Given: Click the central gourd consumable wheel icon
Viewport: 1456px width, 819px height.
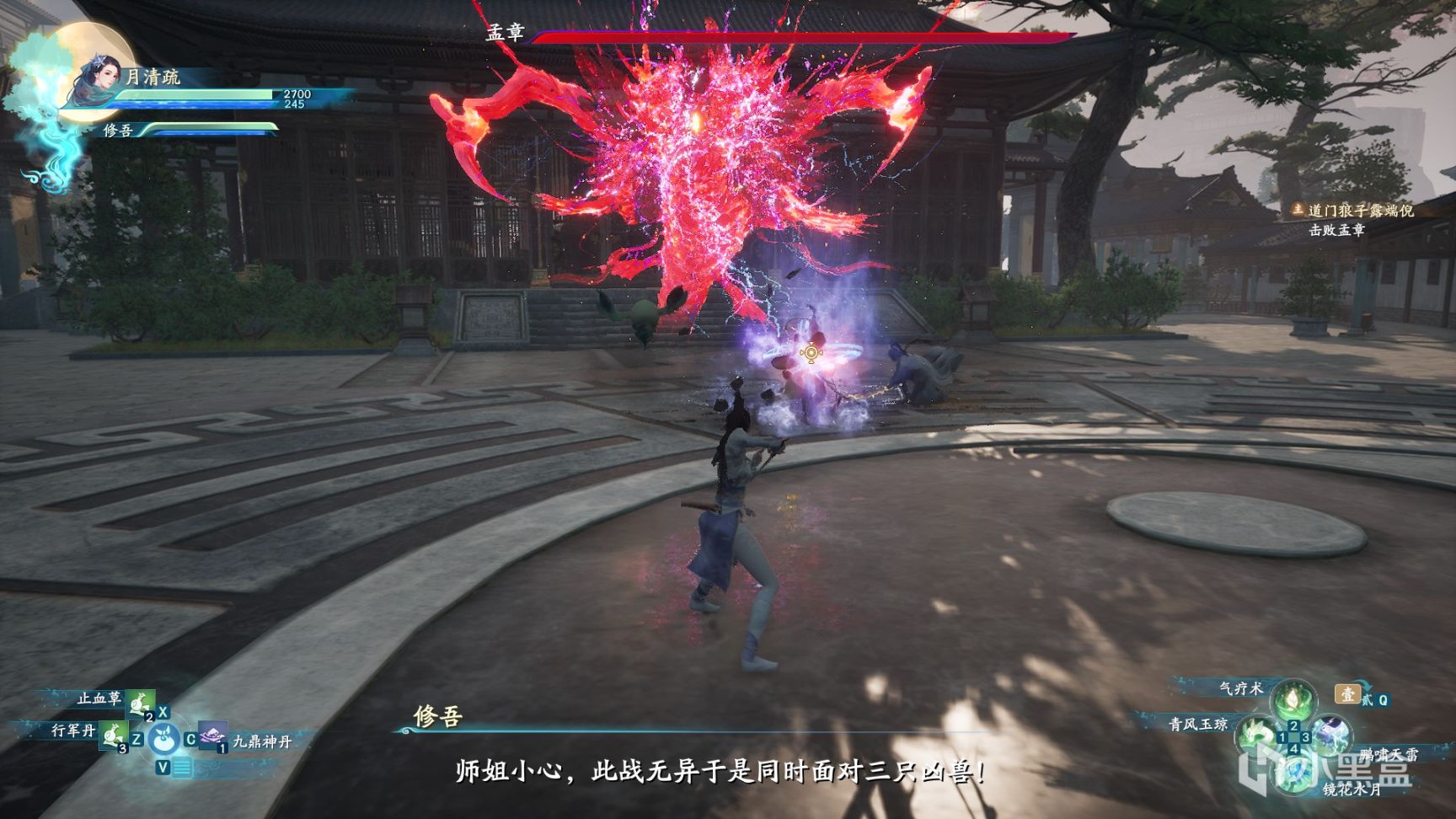Looking at the screenshot, I should point(163,741).
